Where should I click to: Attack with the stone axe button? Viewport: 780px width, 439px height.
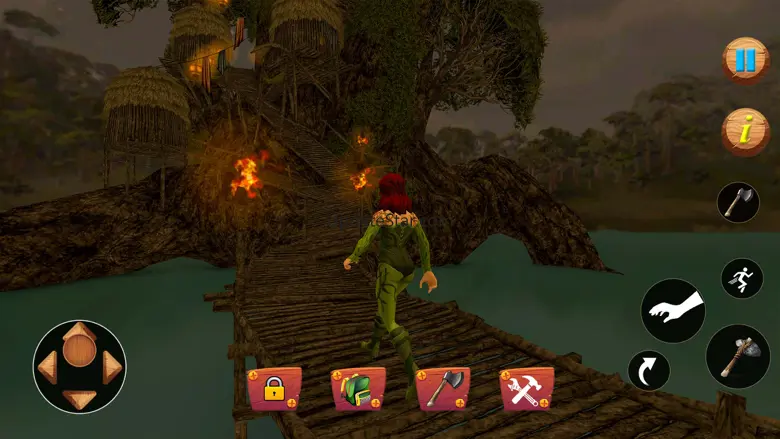[738, 356]
